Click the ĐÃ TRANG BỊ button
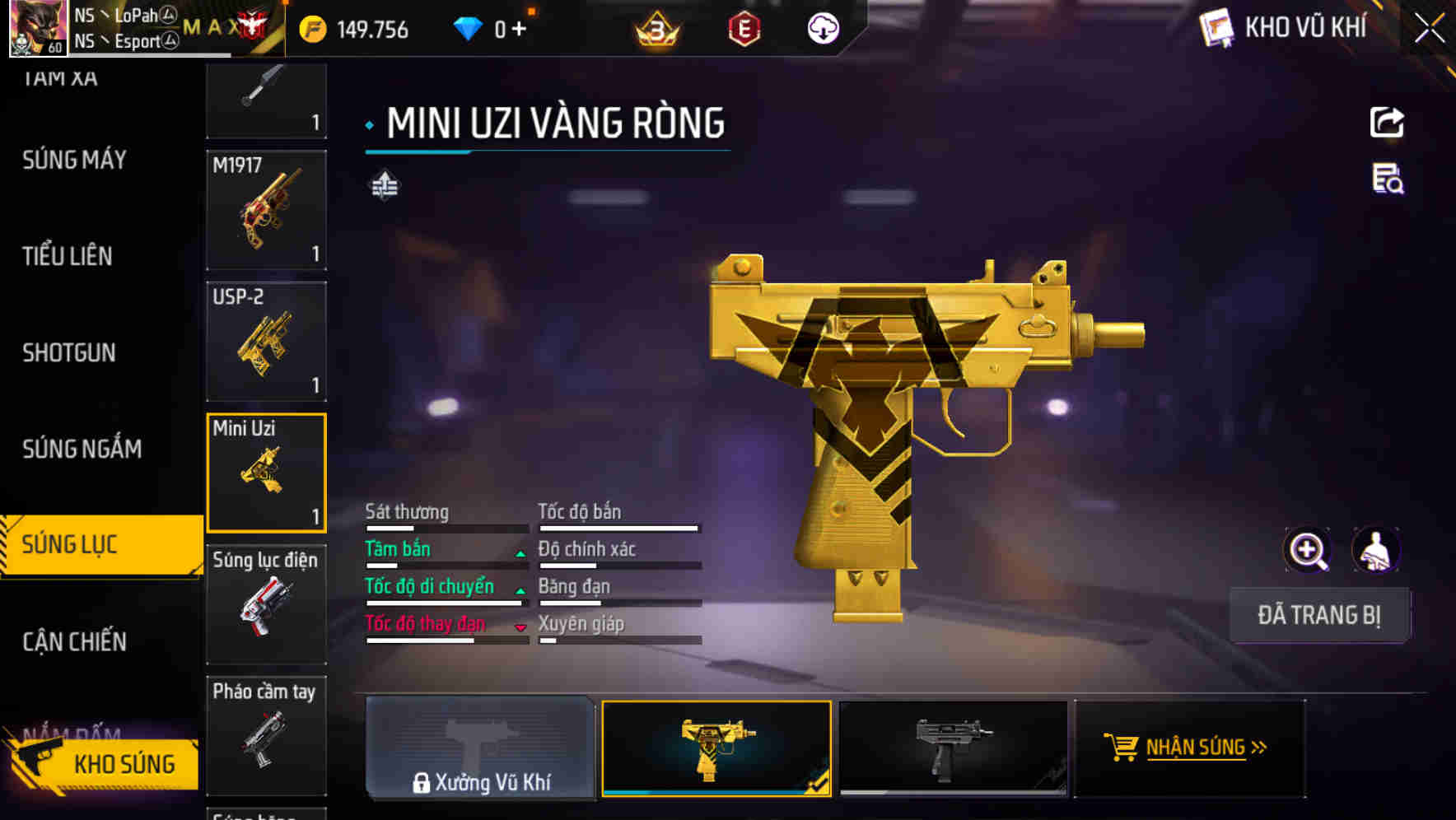Image resolution: width=1456 pixels, height=820 pixels. (1318, 615)
